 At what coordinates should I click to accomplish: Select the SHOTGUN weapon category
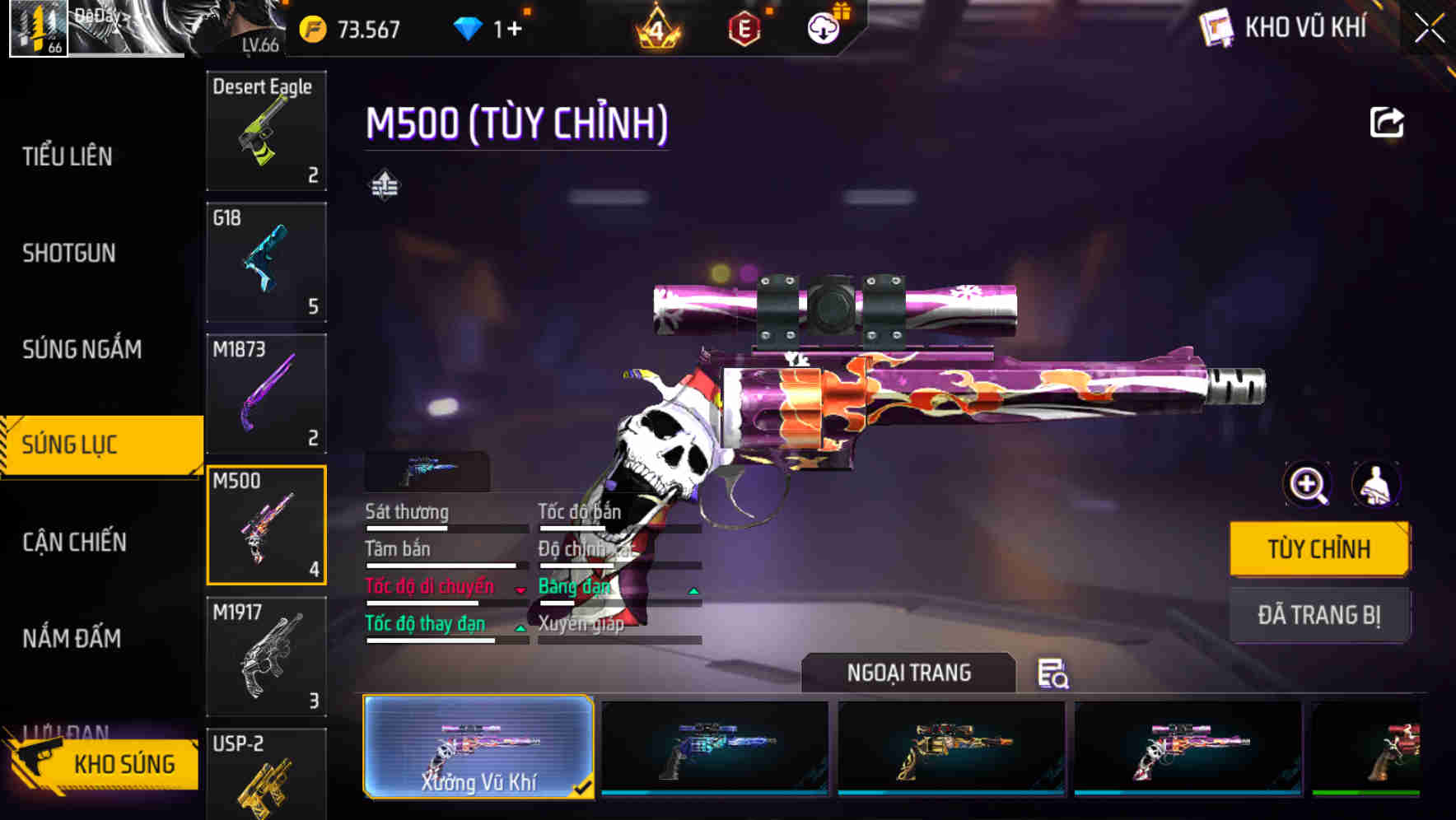click(68, 253)
